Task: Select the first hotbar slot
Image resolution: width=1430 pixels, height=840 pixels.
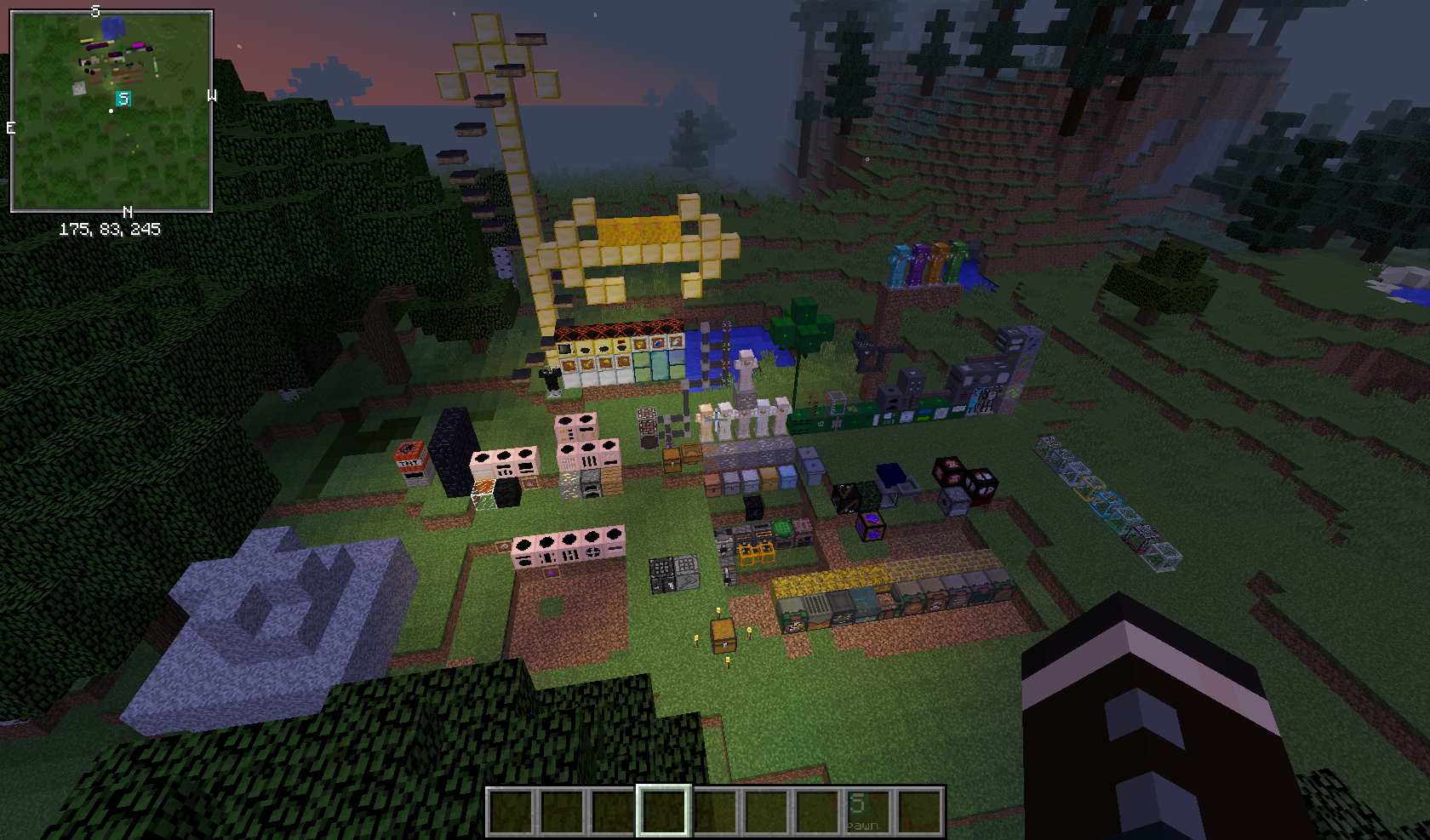Action: [x=511, y=809]
